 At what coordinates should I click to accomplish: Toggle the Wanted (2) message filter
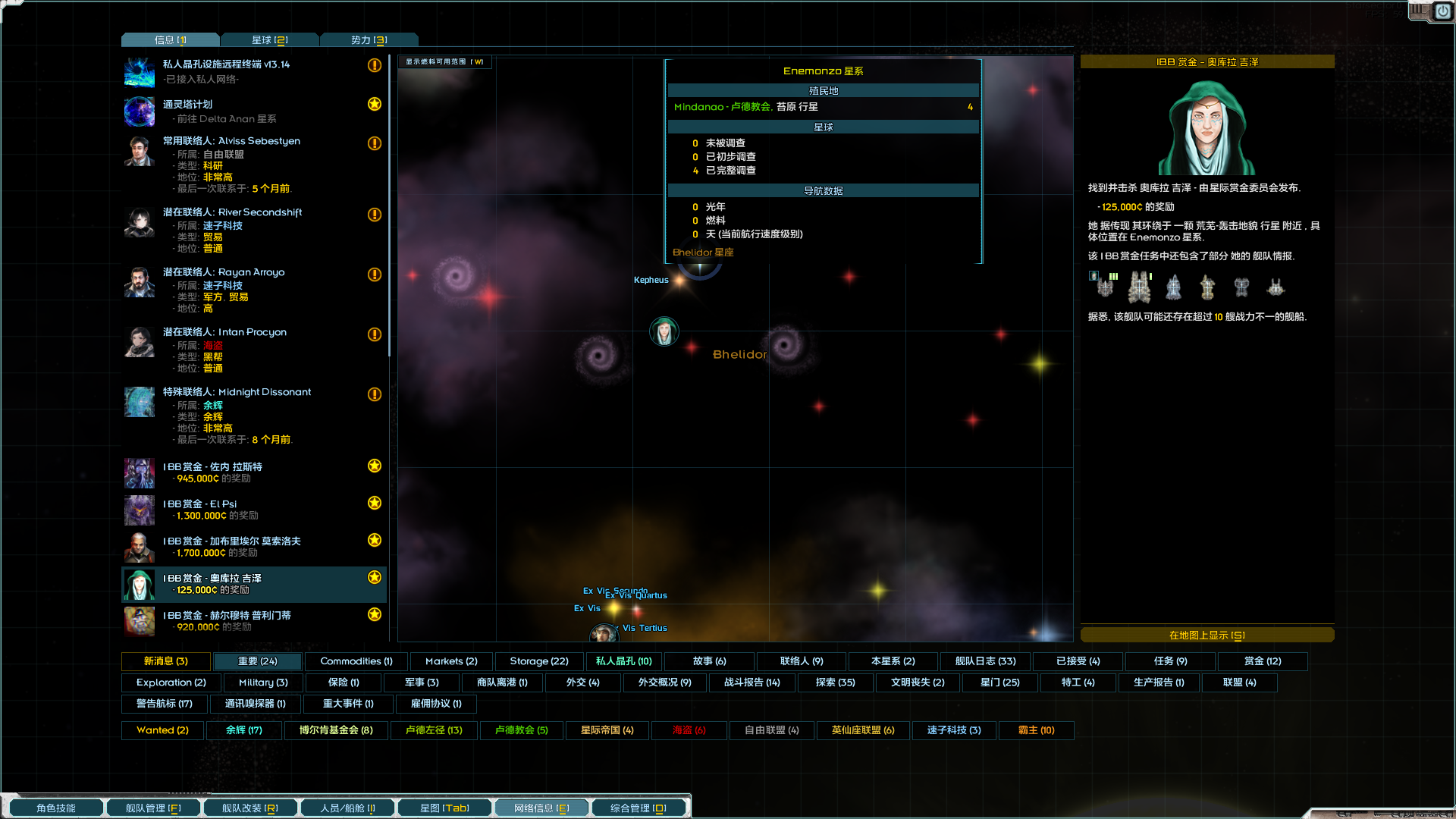[x=162, y=730]
